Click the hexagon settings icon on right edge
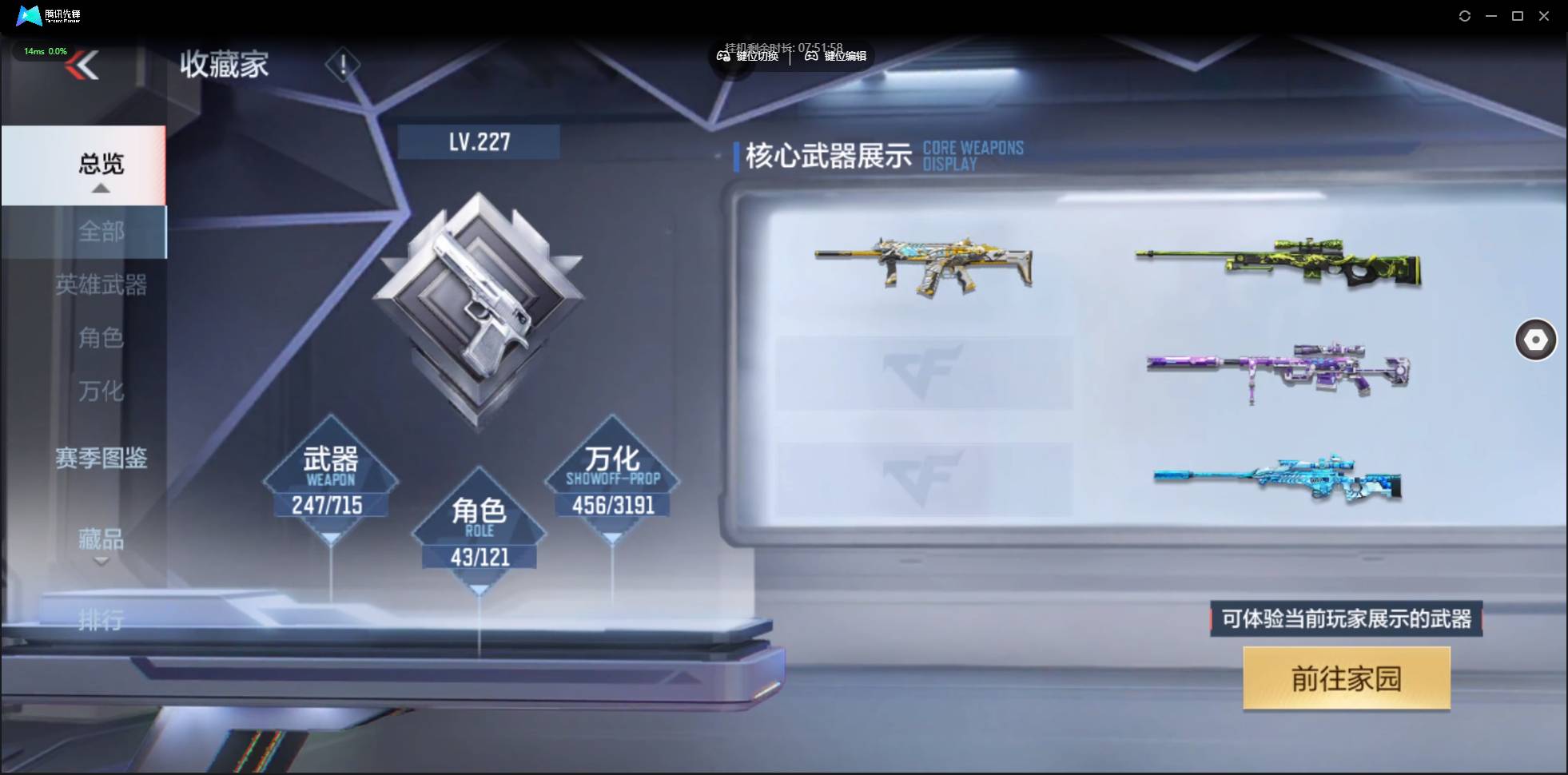Viewport: 1568px width, 775px height. [x=1535, y=340]
